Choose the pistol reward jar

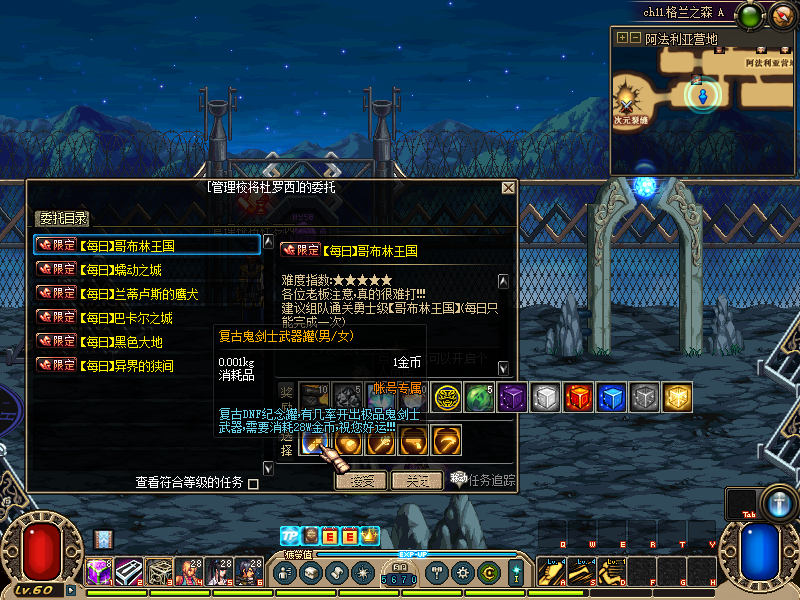[413, 441]
